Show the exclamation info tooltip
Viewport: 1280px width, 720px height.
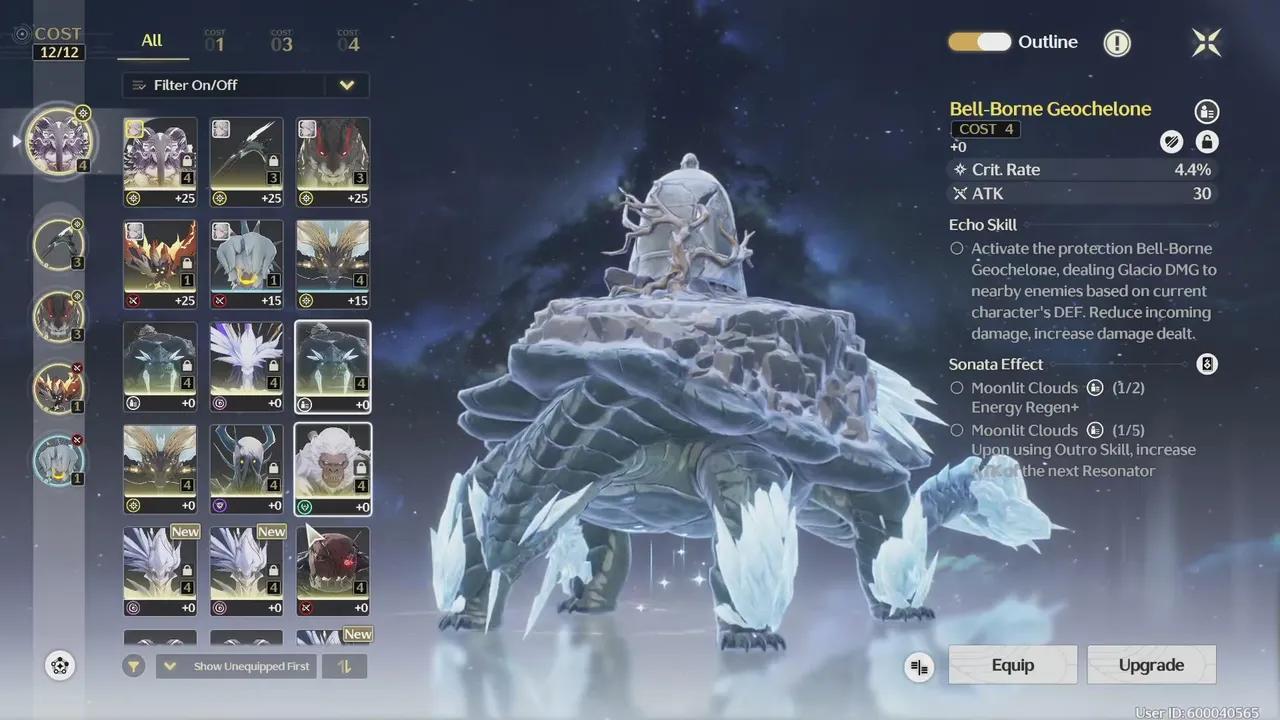[x=1117, y=43]
